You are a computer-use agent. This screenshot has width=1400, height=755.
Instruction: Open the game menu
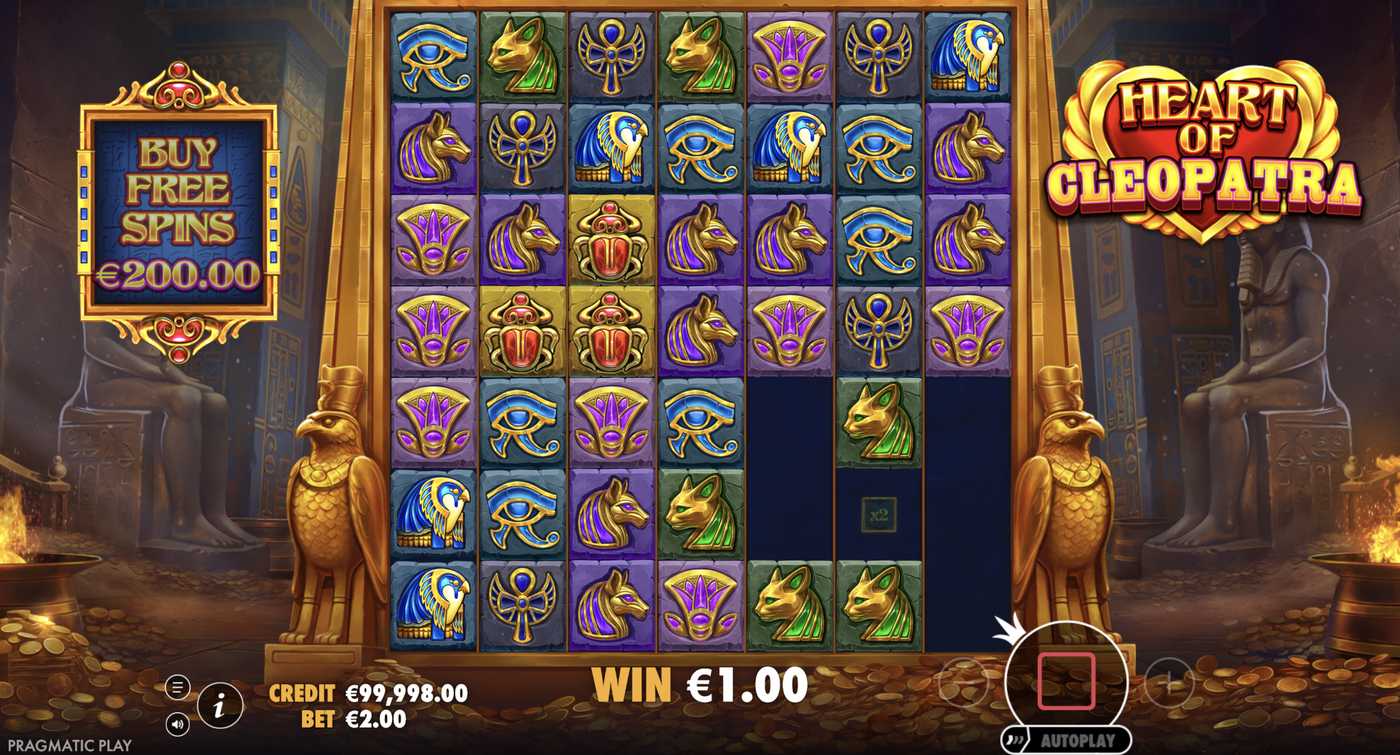pos(178,688)
